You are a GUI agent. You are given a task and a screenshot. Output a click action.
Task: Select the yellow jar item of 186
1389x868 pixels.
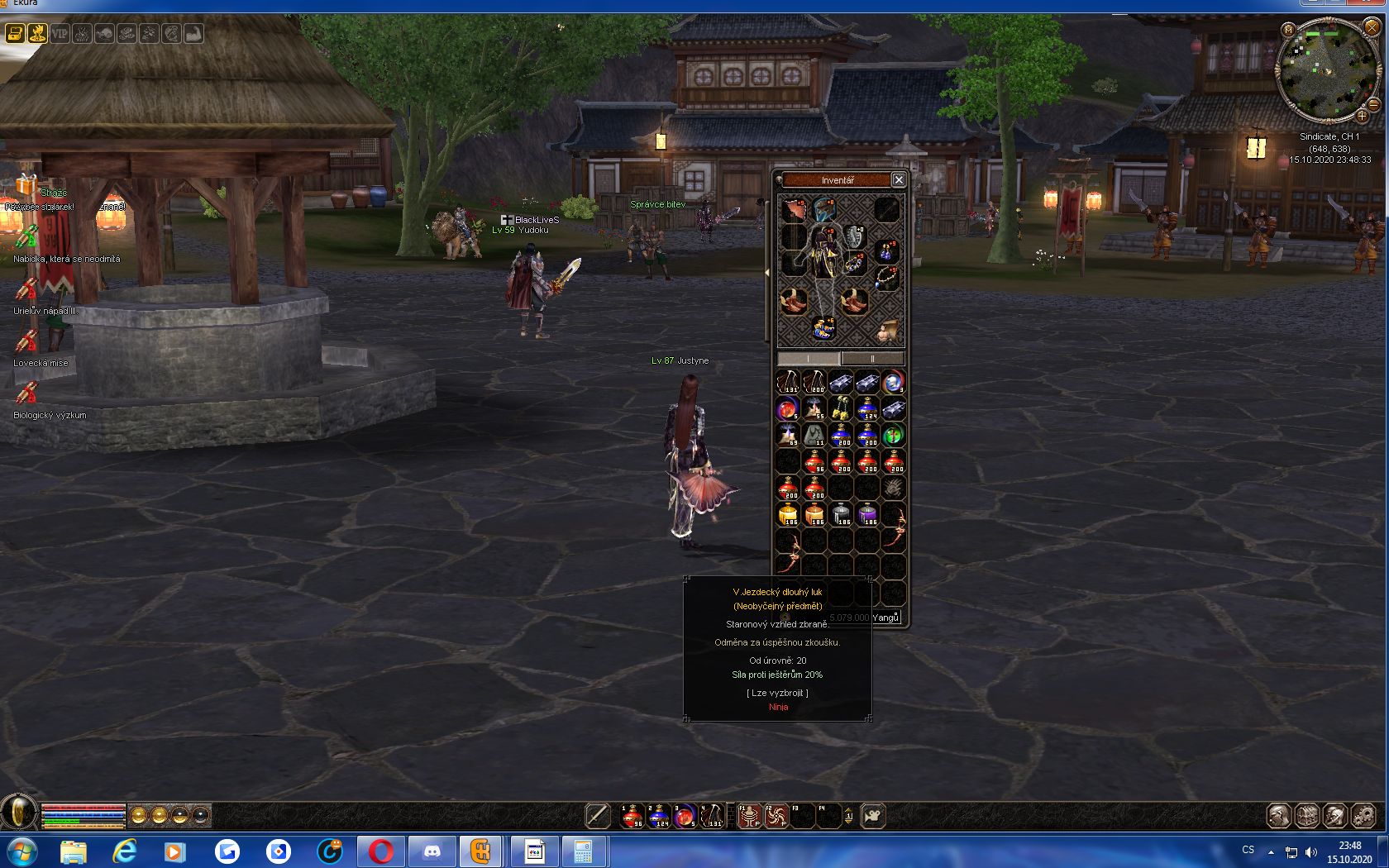click(788, 514)
